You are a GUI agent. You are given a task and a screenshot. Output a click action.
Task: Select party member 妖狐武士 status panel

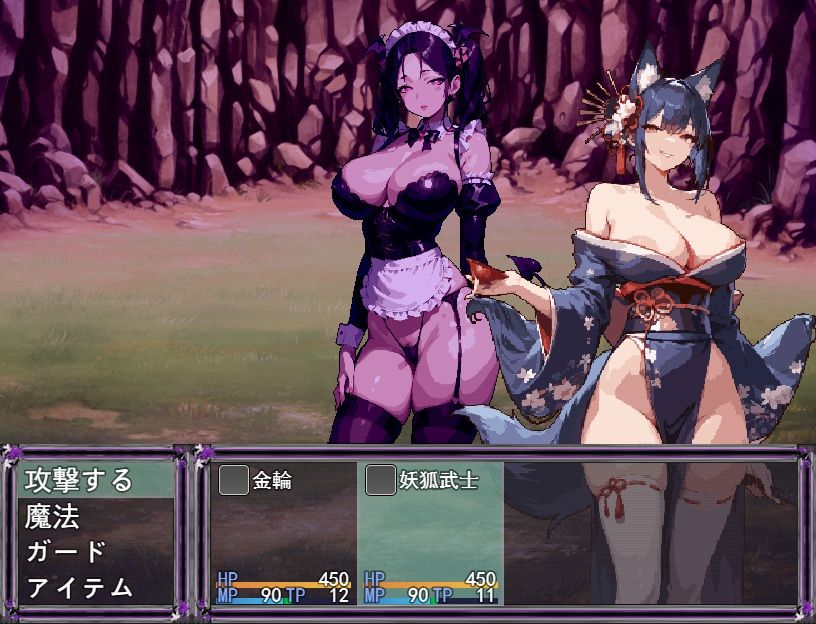430,533
